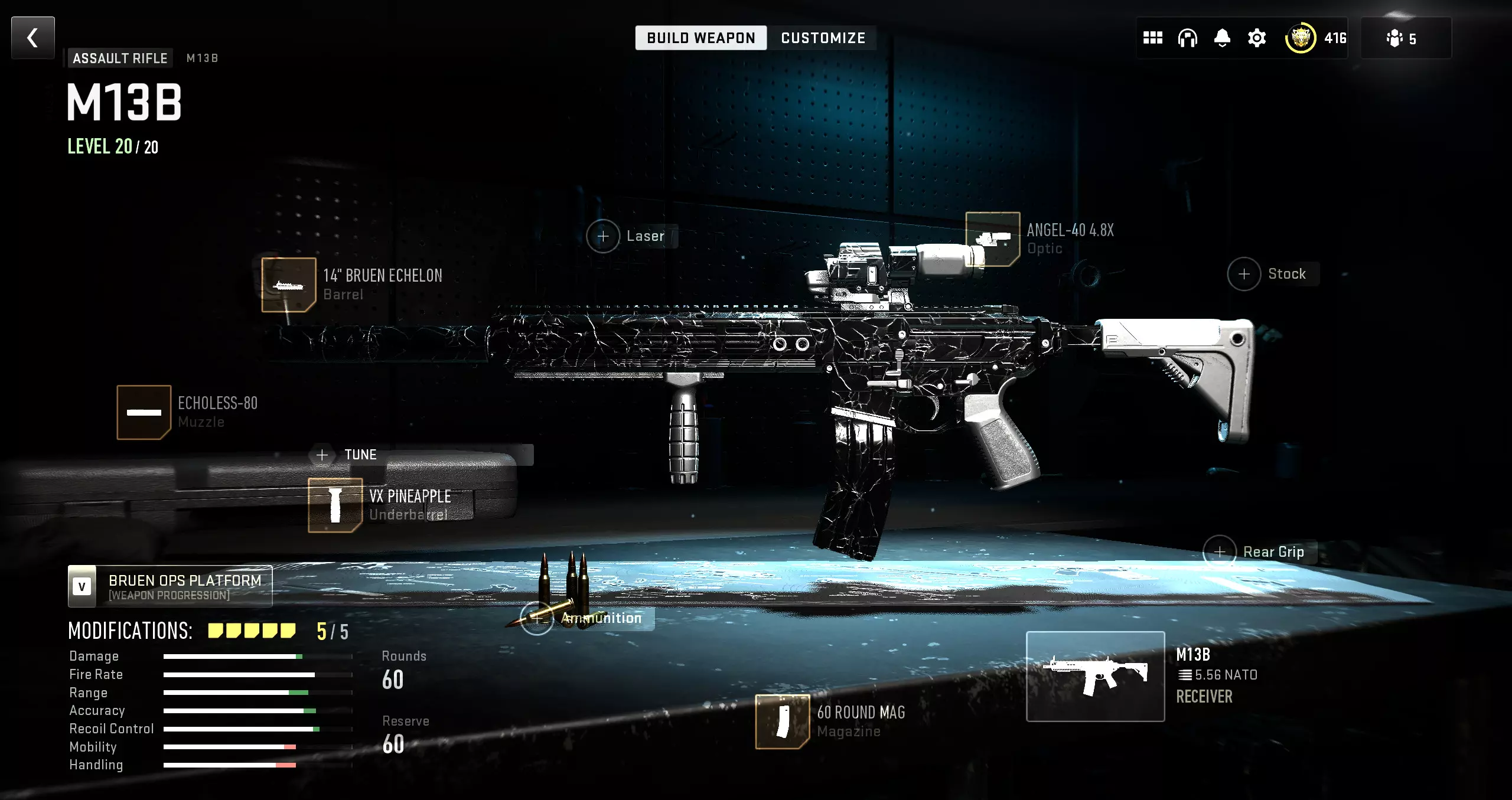Open settings via the gear icon

coord(1257,38)
